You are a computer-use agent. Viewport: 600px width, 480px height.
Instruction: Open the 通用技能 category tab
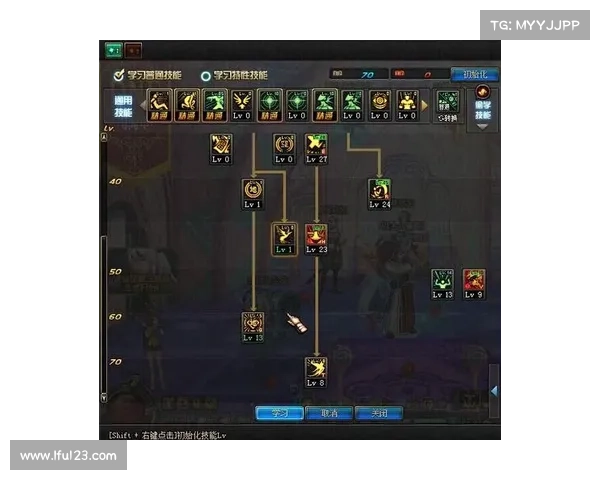[122, 106]
